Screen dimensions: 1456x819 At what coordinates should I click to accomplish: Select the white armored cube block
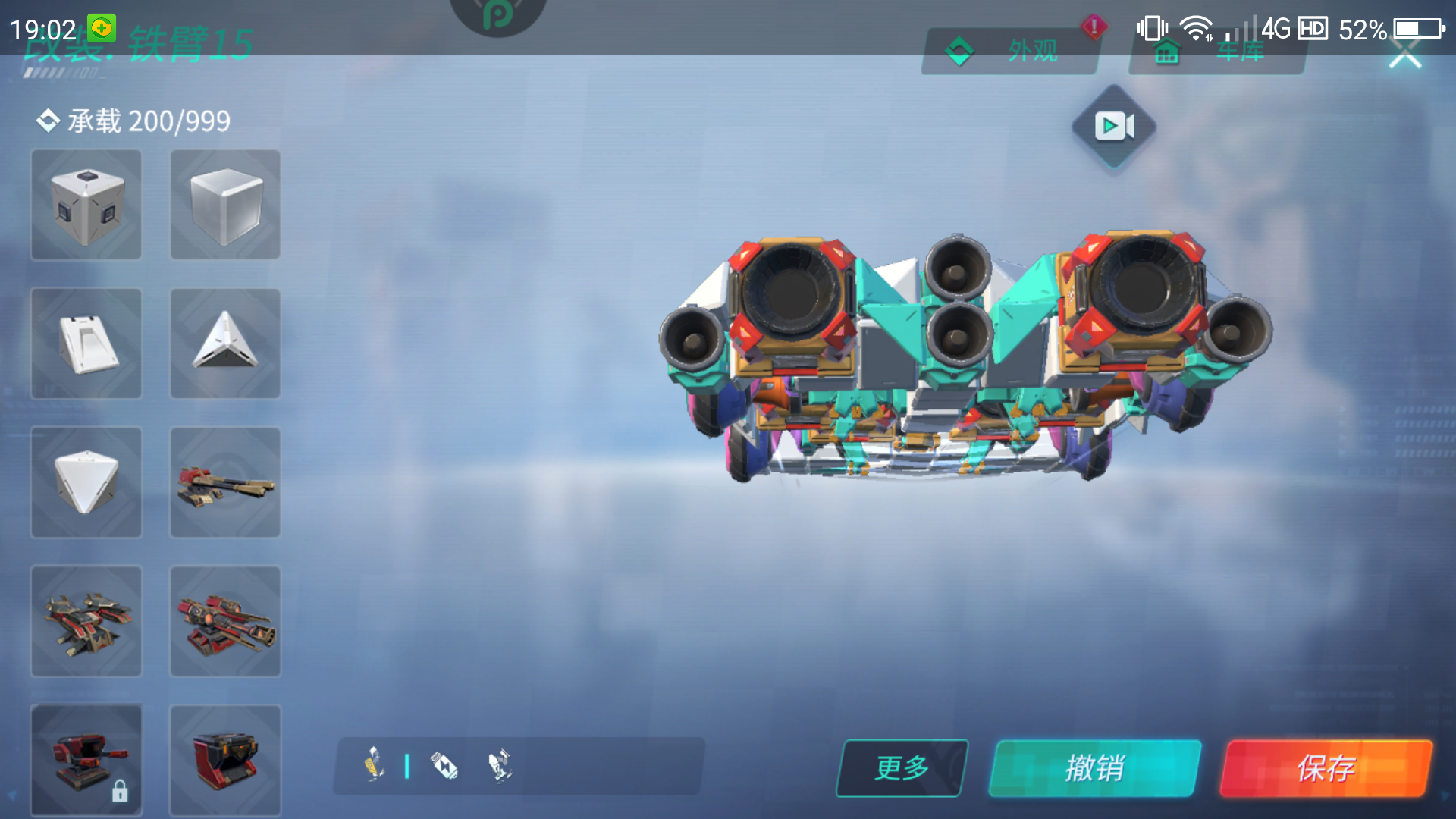86,205
